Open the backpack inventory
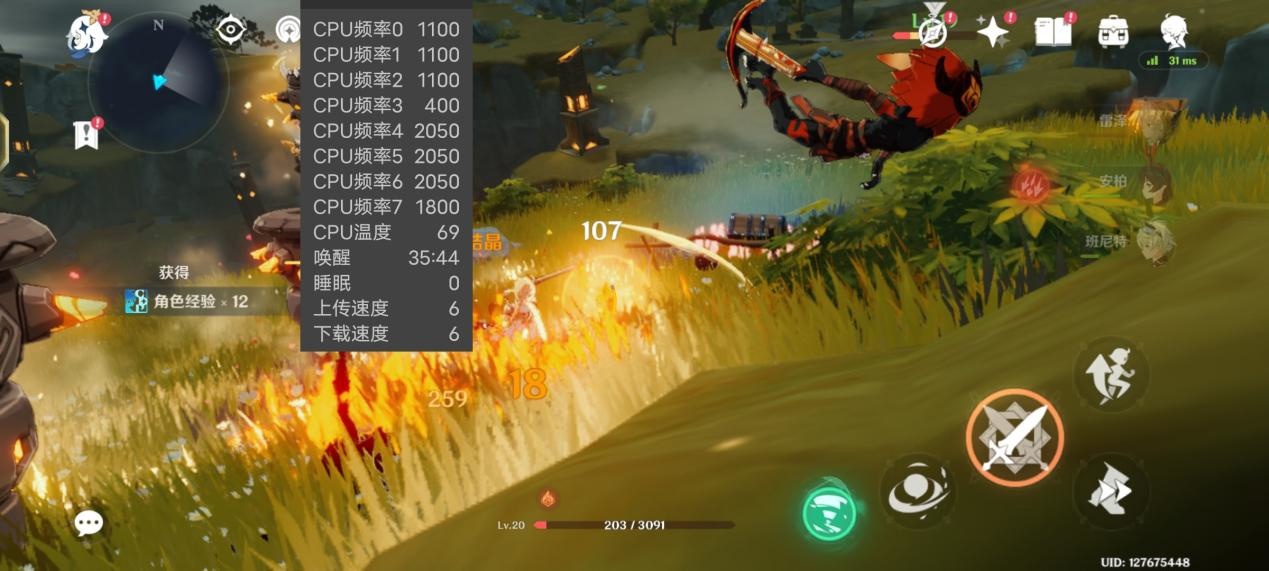This screenshot has height=571, width=1269. coord(1113,32)
